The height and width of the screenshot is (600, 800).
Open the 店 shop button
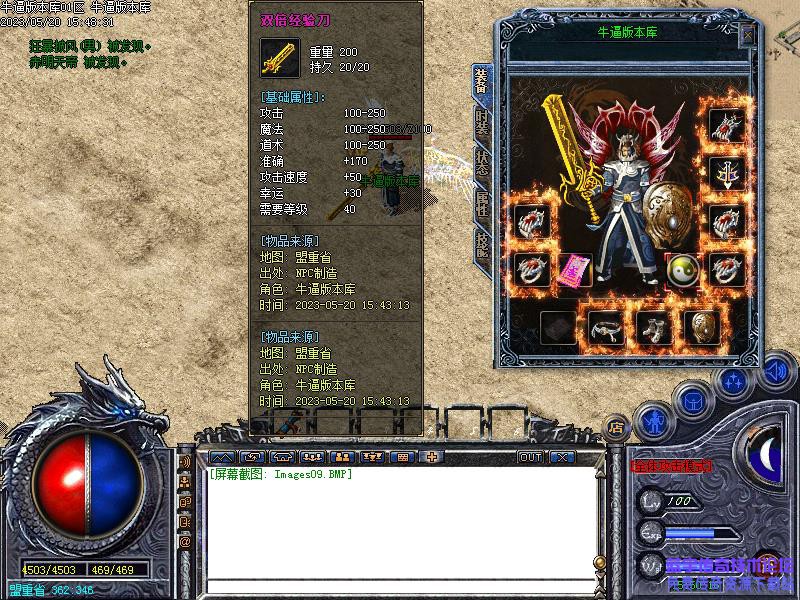pos(617,425)
